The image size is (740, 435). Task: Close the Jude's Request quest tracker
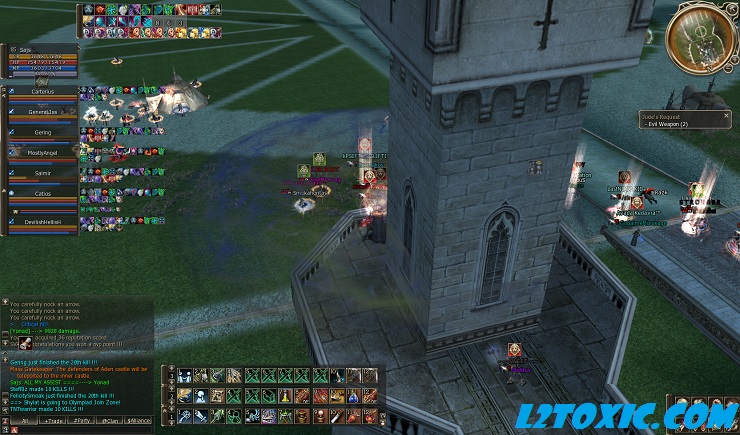tap(728, 116)
